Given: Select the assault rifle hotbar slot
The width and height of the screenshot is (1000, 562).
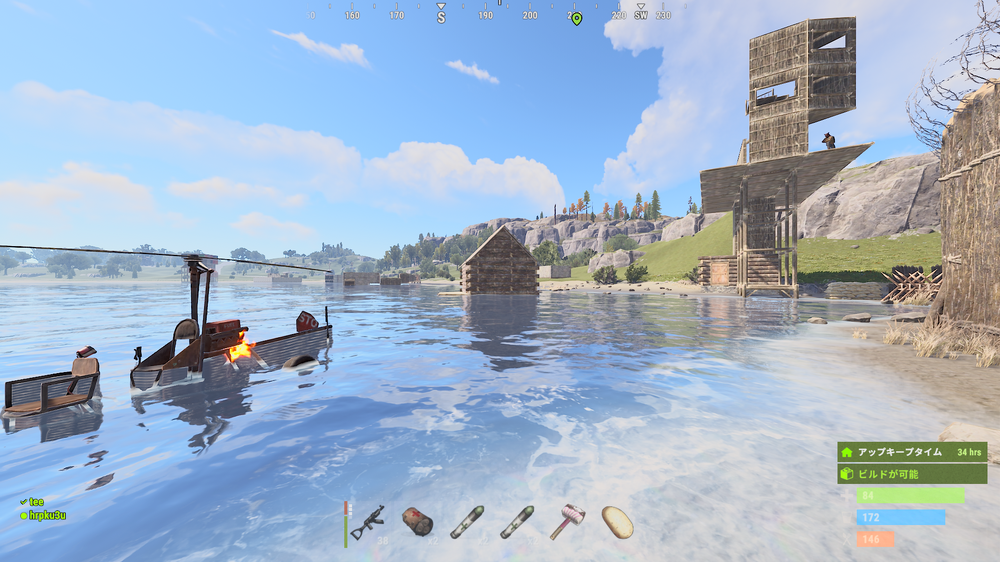Looking at the screenshot, I should click(368, 521).
